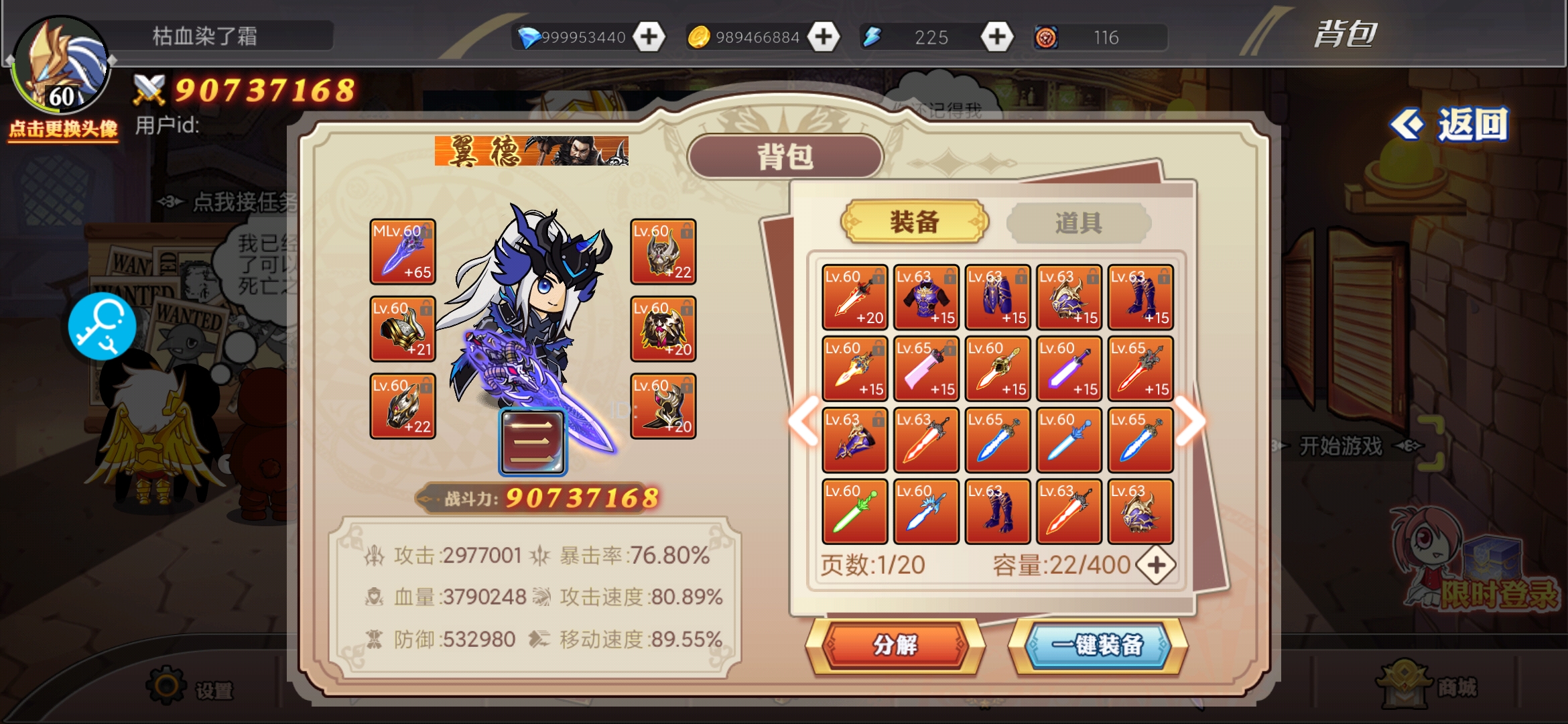Add more gold coins with the plus button

click(x=823, y=37)
